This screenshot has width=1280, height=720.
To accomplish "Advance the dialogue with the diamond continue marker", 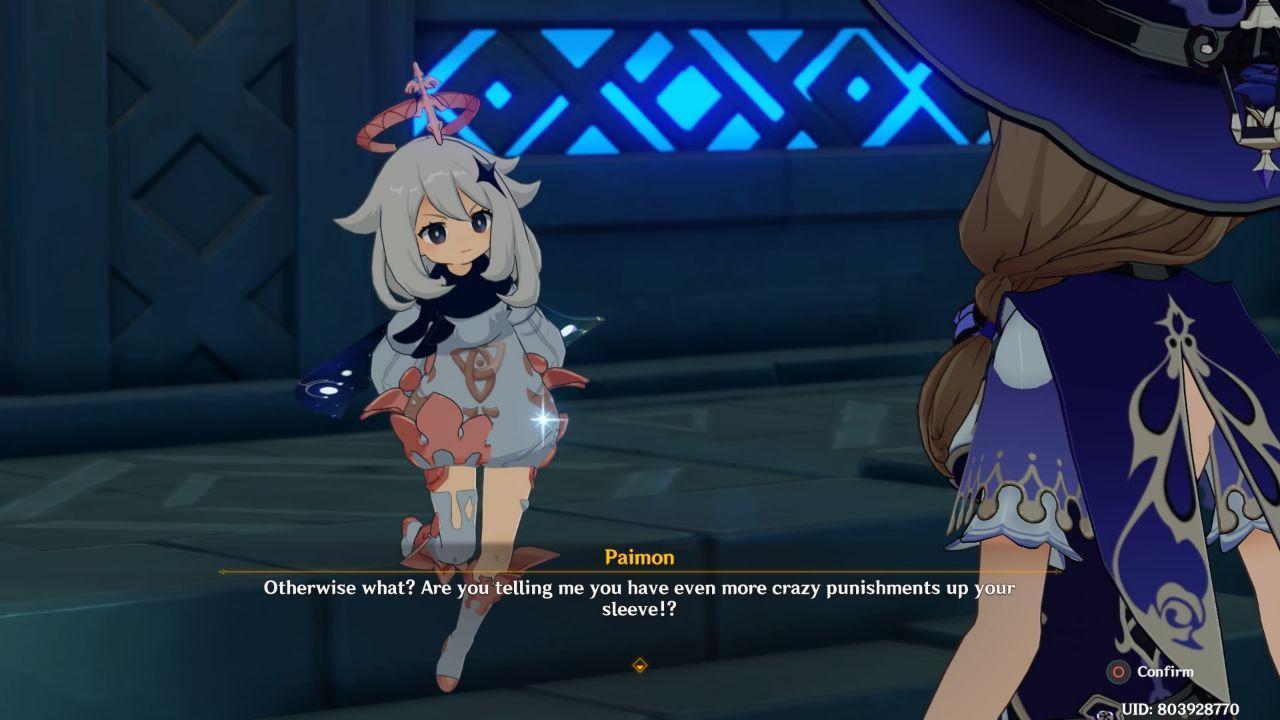I will 640,665.
